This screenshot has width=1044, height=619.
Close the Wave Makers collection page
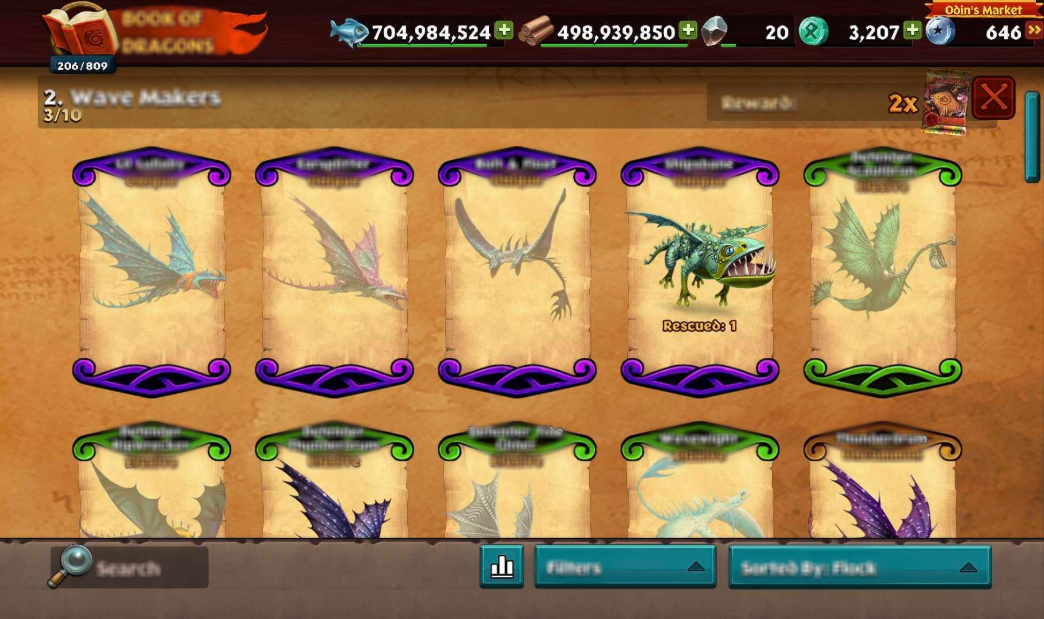click(x=993, y=98)
